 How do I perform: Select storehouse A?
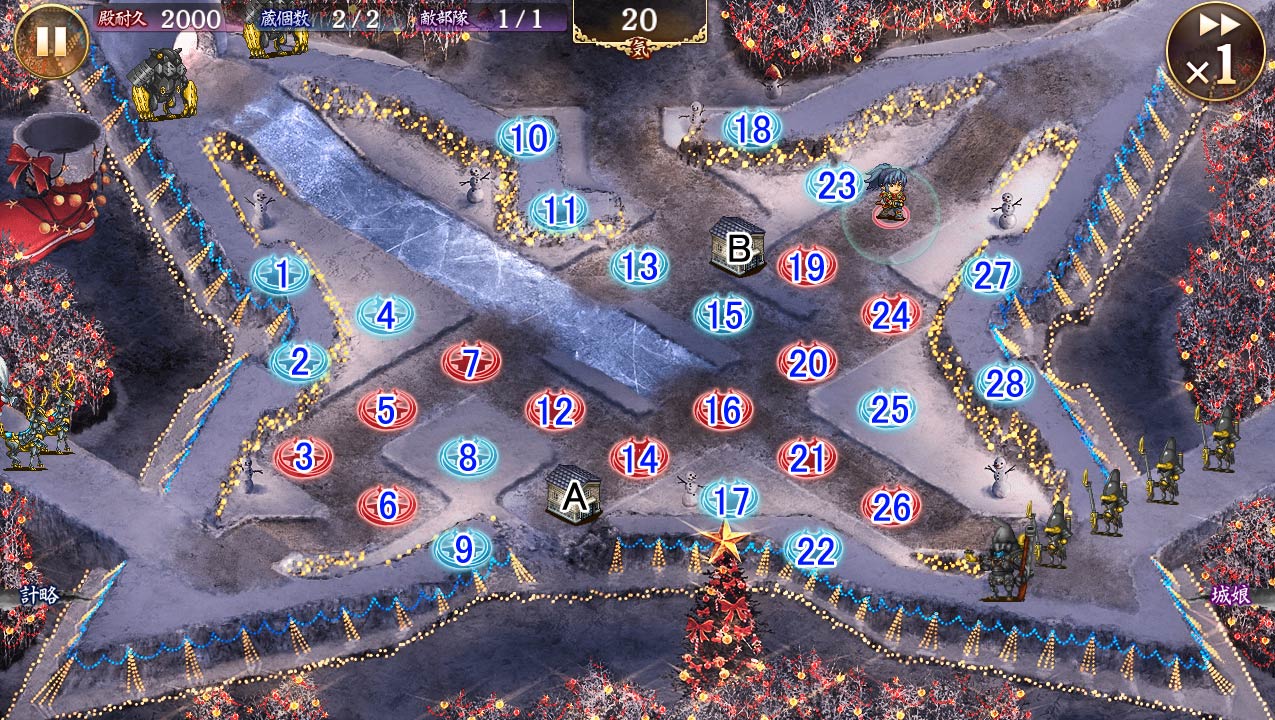(x=574, y=494)
